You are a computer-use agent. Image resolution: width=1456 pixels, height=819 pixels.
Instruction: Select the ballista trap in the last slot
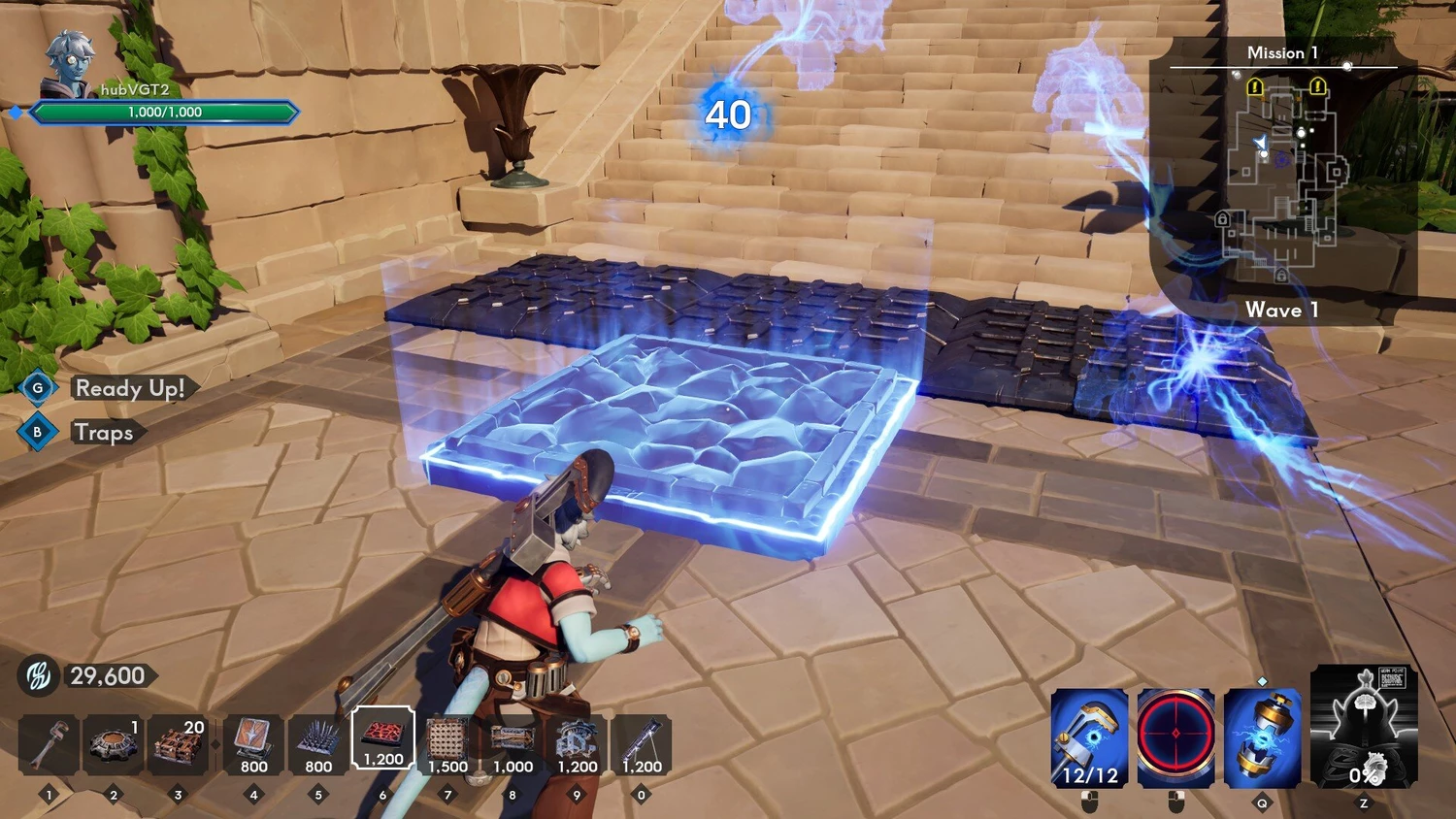pyautogui.click(x=641, y=744)
